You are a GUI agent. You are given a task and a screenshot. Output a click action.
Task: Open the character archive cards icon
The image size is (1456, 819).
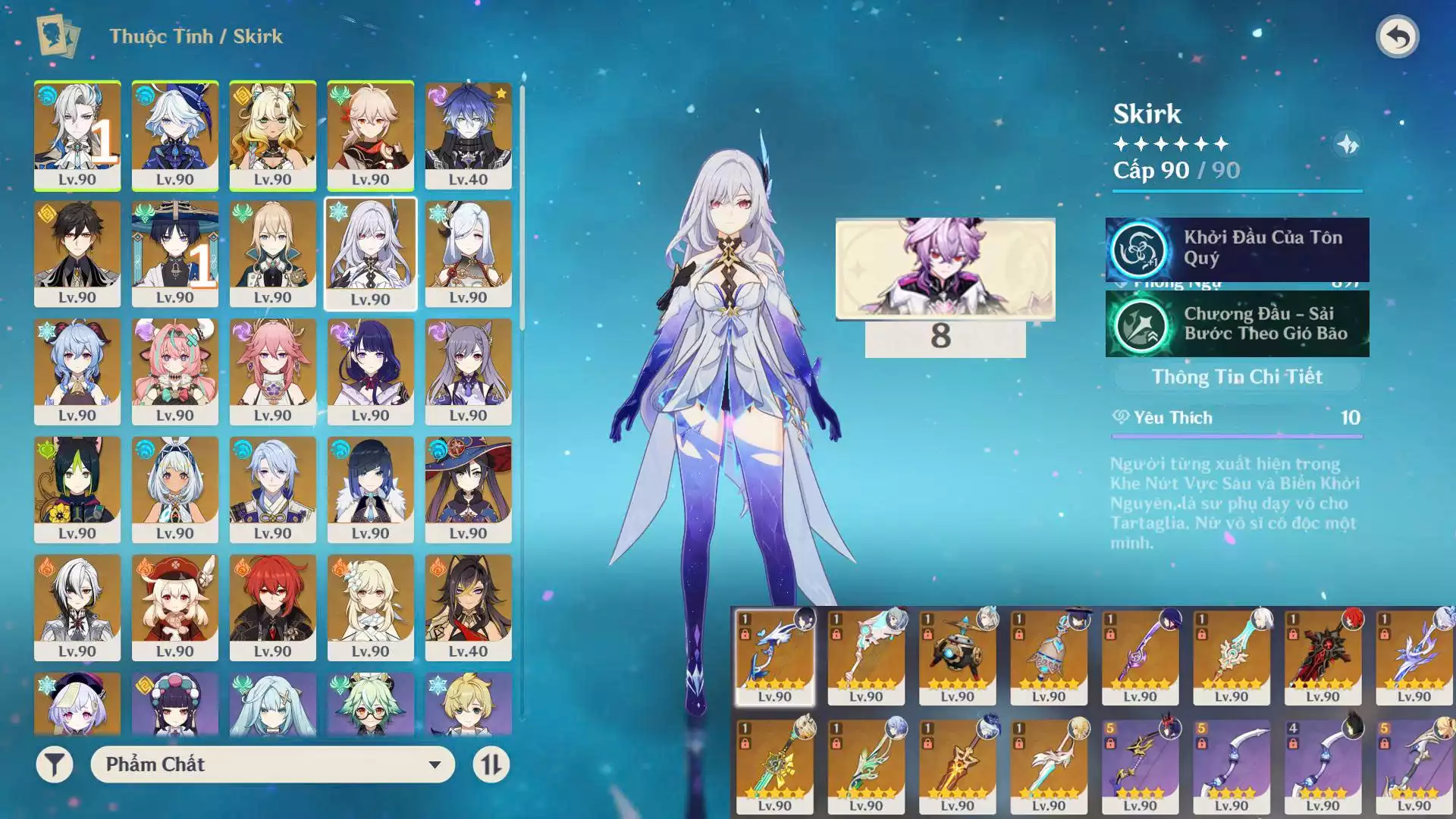[58, 36]
